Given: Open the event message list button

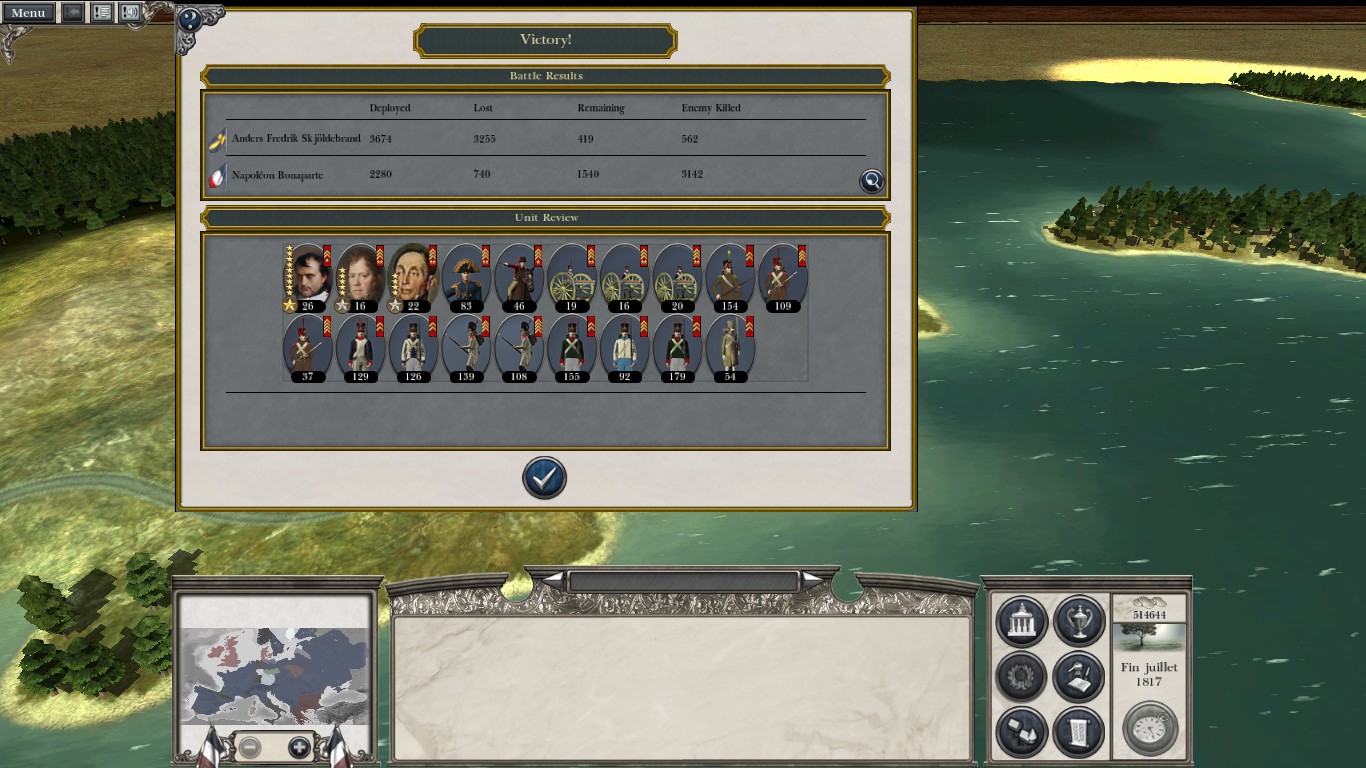Looking at the screenshot, I should point(101,13).
